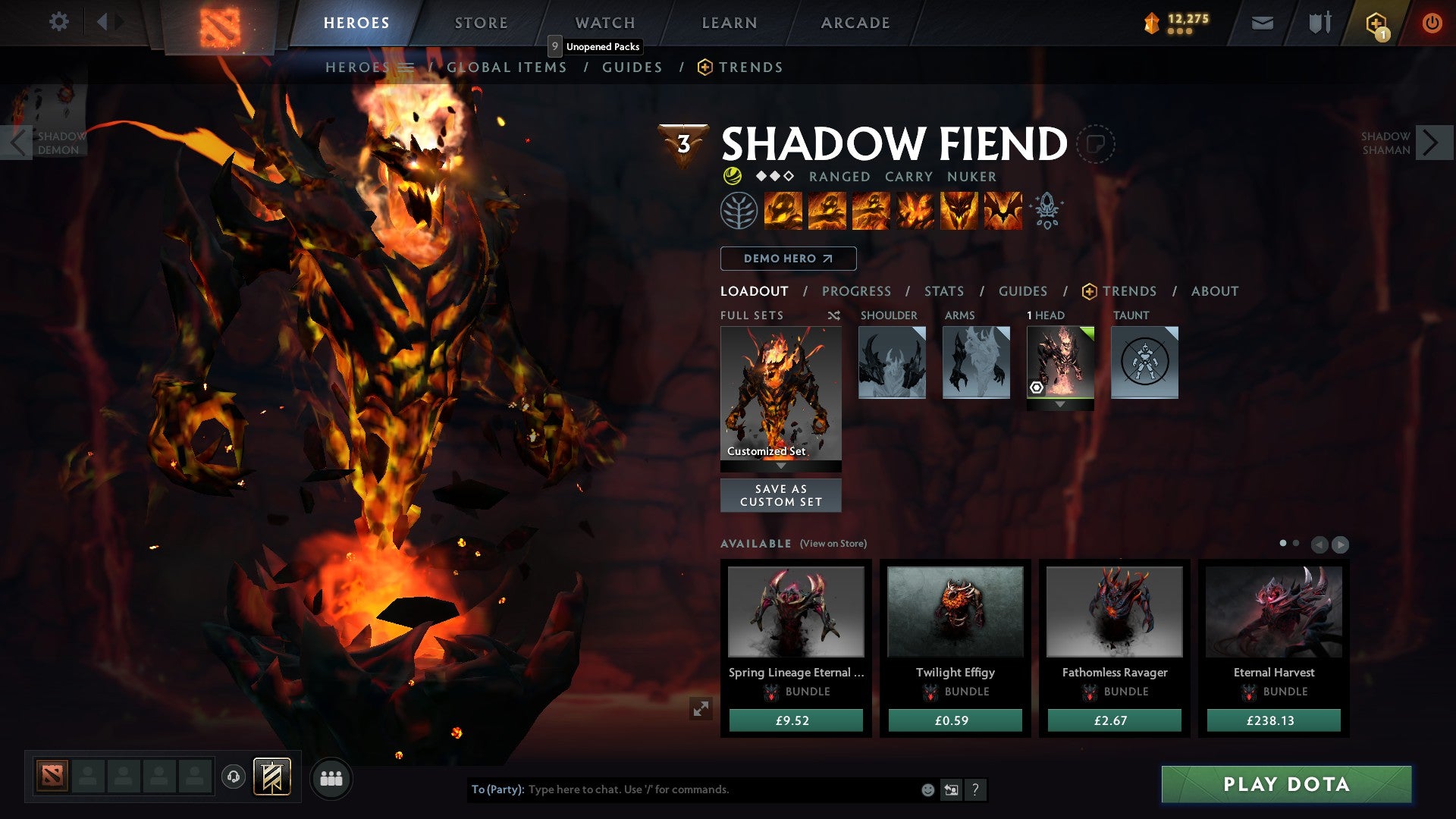The height and width of the screenshot is (819, 1456).
Task: Open the PROGRESS tab in the loadout
Action: [x=856, y=291]
